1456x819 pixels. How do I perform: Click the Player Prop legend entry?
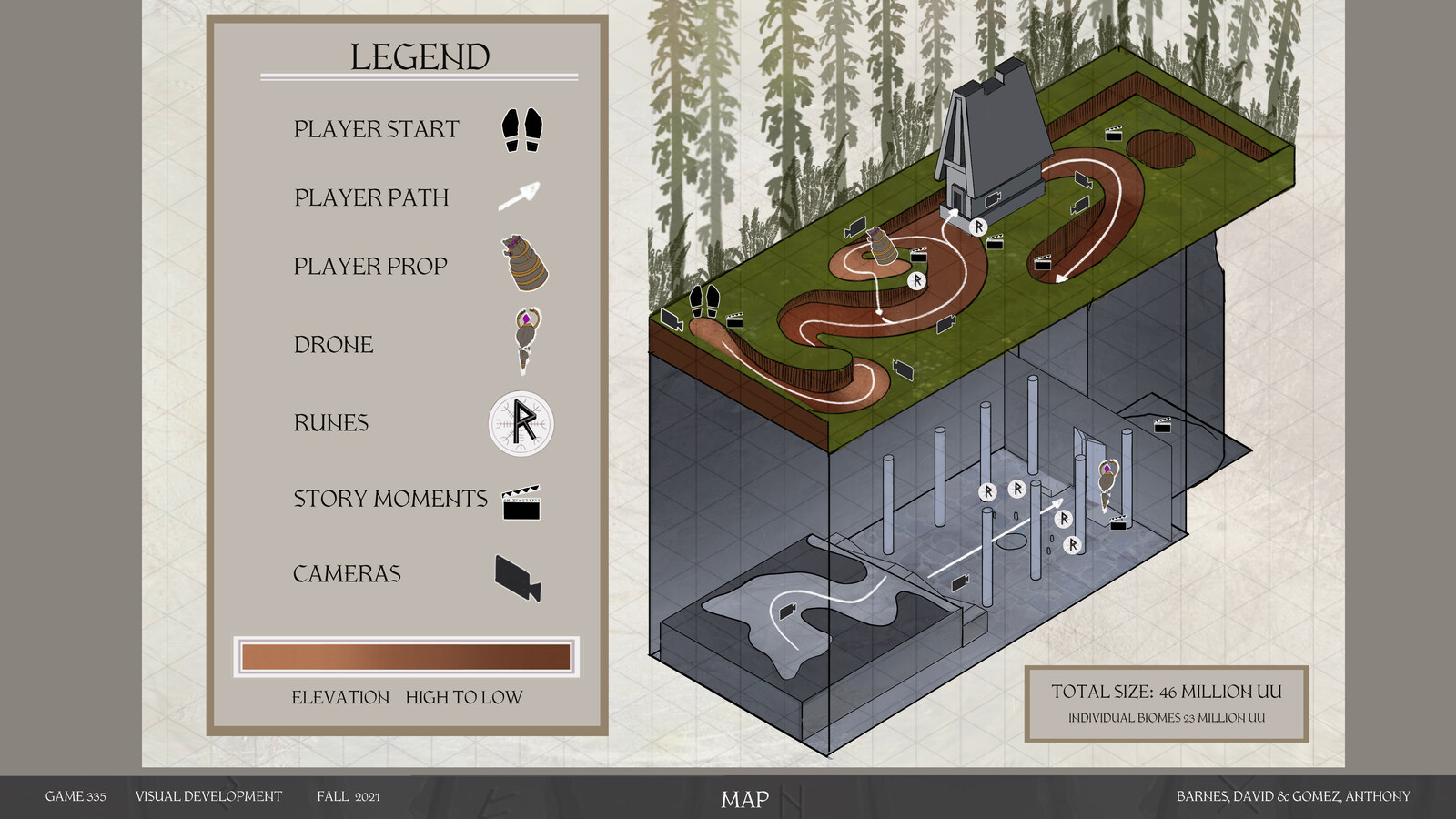coord(370,266)
